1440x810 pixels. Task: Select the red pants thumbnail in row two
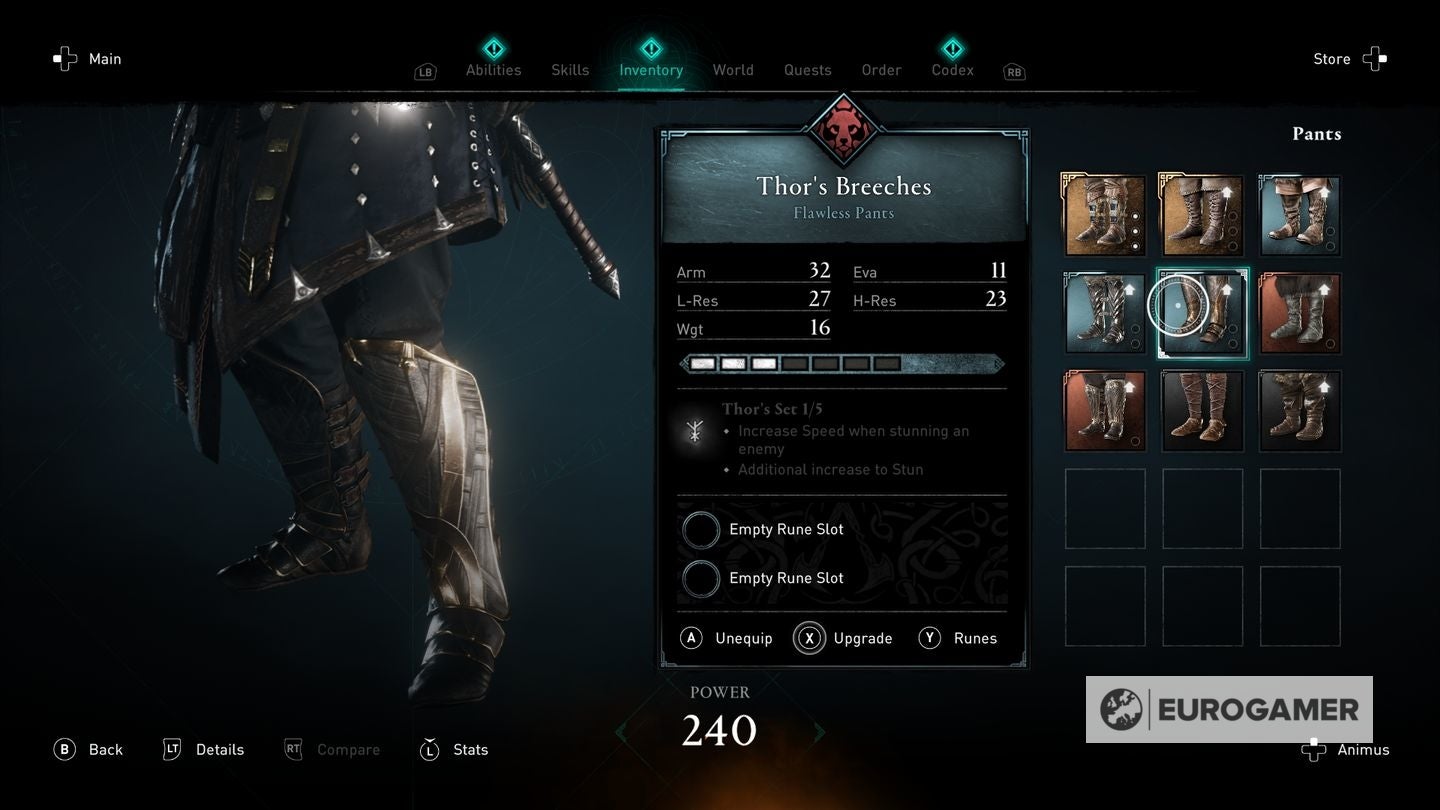tap(1299, 312)
